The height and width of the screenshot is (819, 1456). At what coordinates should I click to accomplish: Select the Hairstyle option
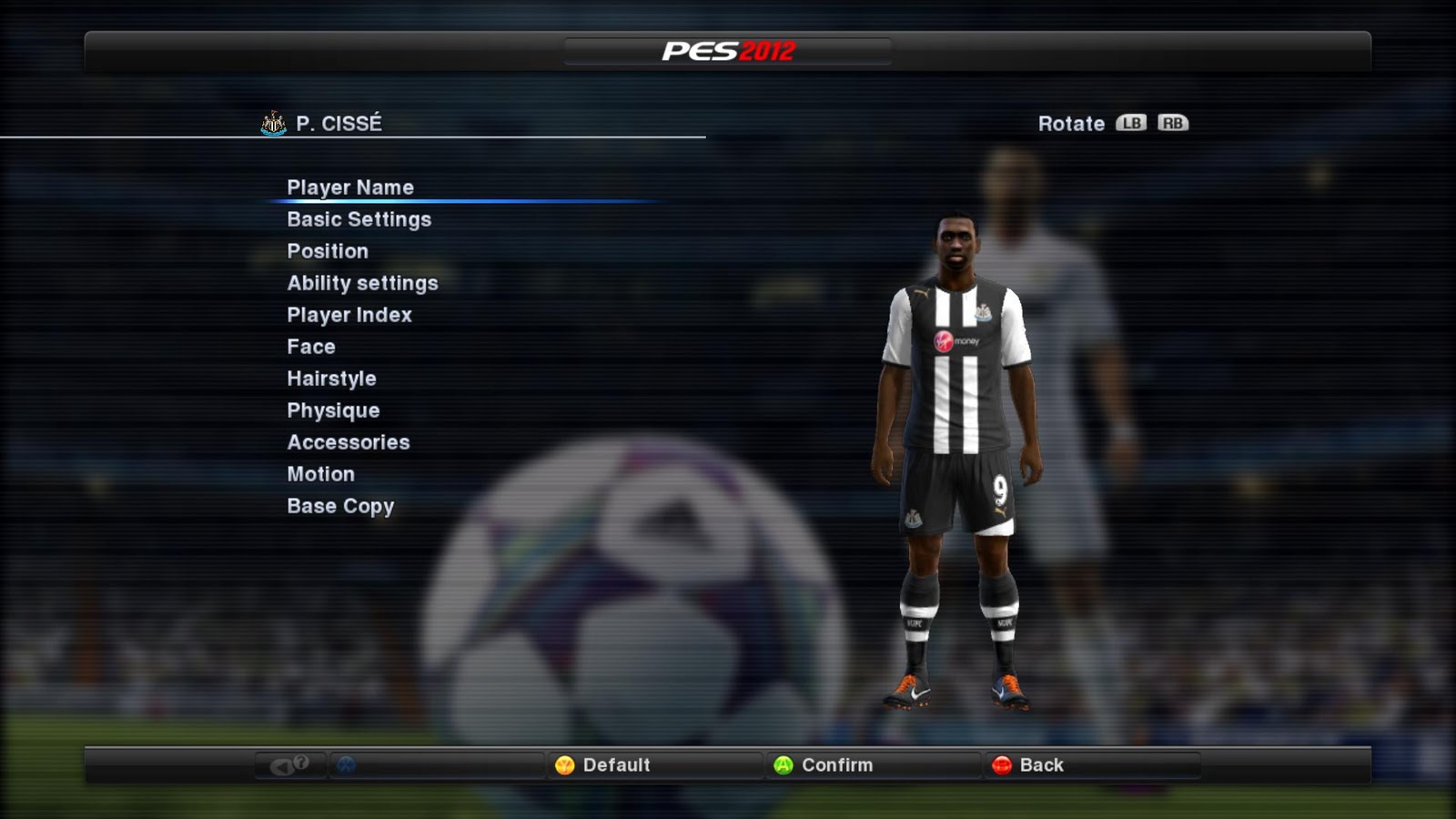pos(331,378)
